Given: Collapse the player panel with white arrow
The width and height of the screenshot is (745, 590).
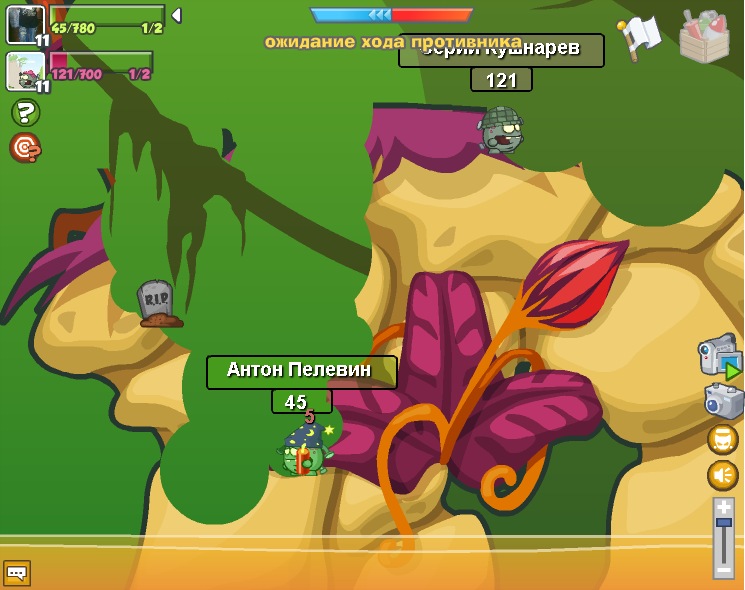Looking at the screenshot, I should 176,15.
